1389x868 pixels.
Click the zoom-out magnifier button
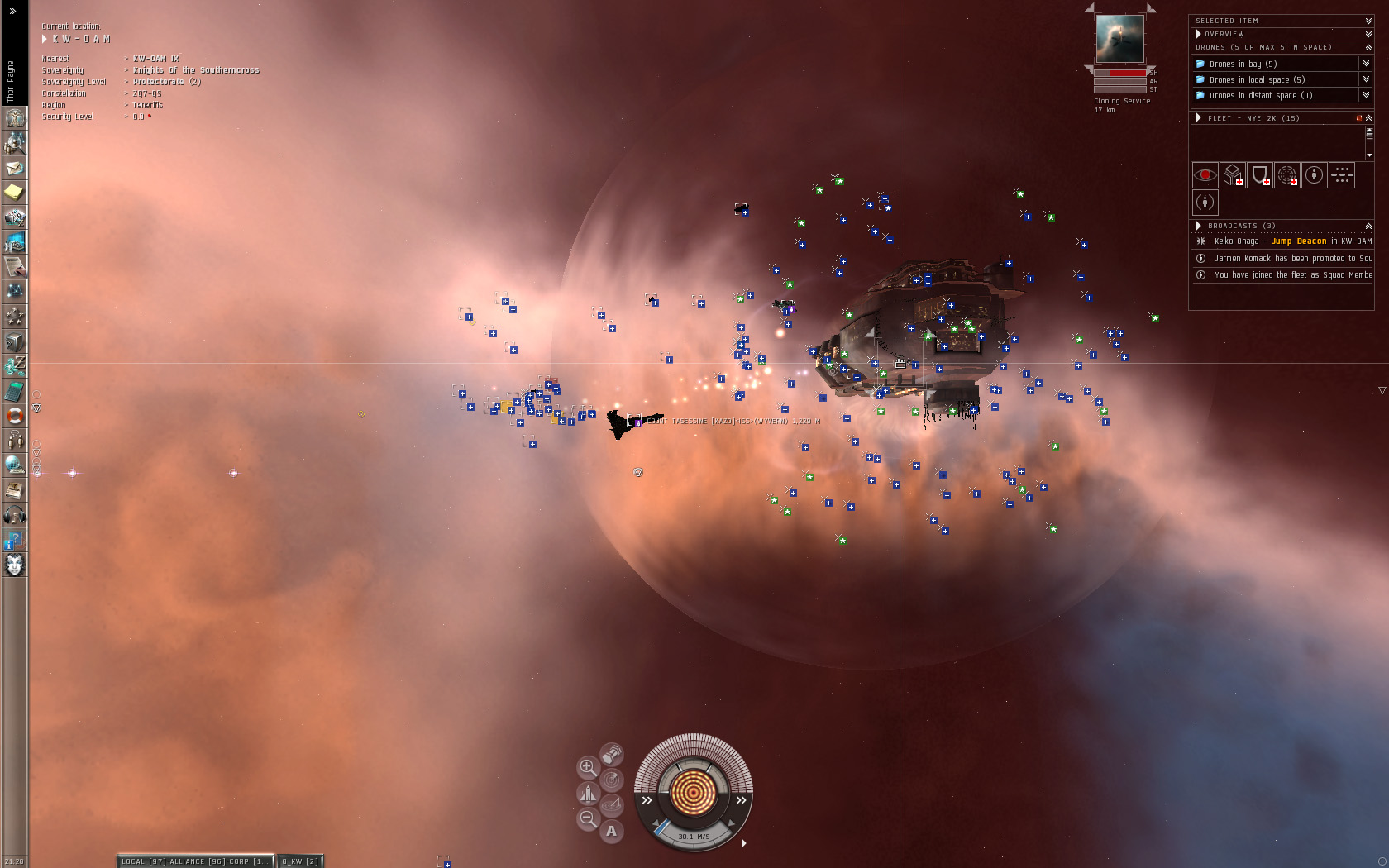pyautogui.click(x=587, y=818)
